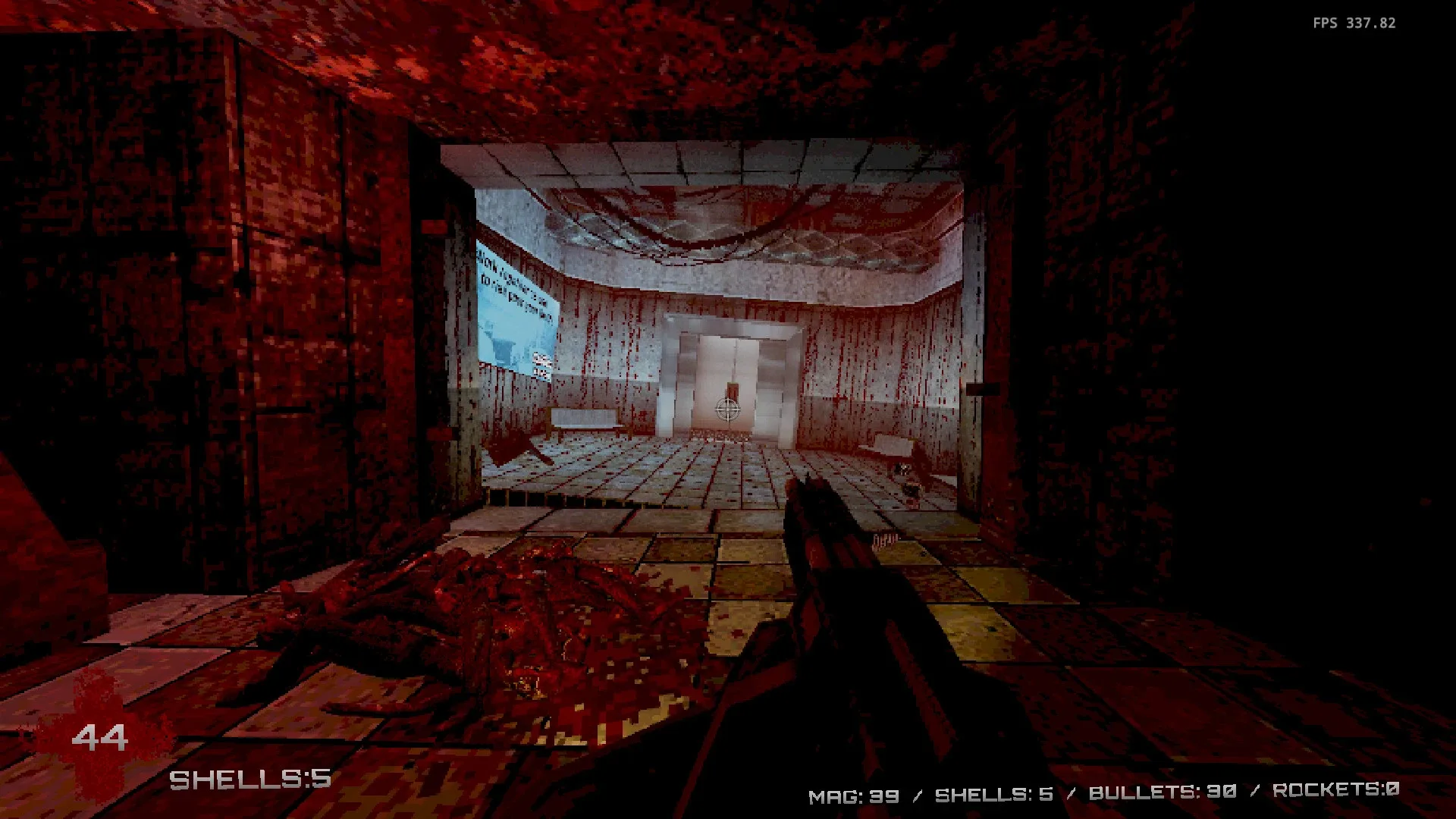The image size is (1456, 819).
Task: Click the health value 44 display
Action: 106,734
